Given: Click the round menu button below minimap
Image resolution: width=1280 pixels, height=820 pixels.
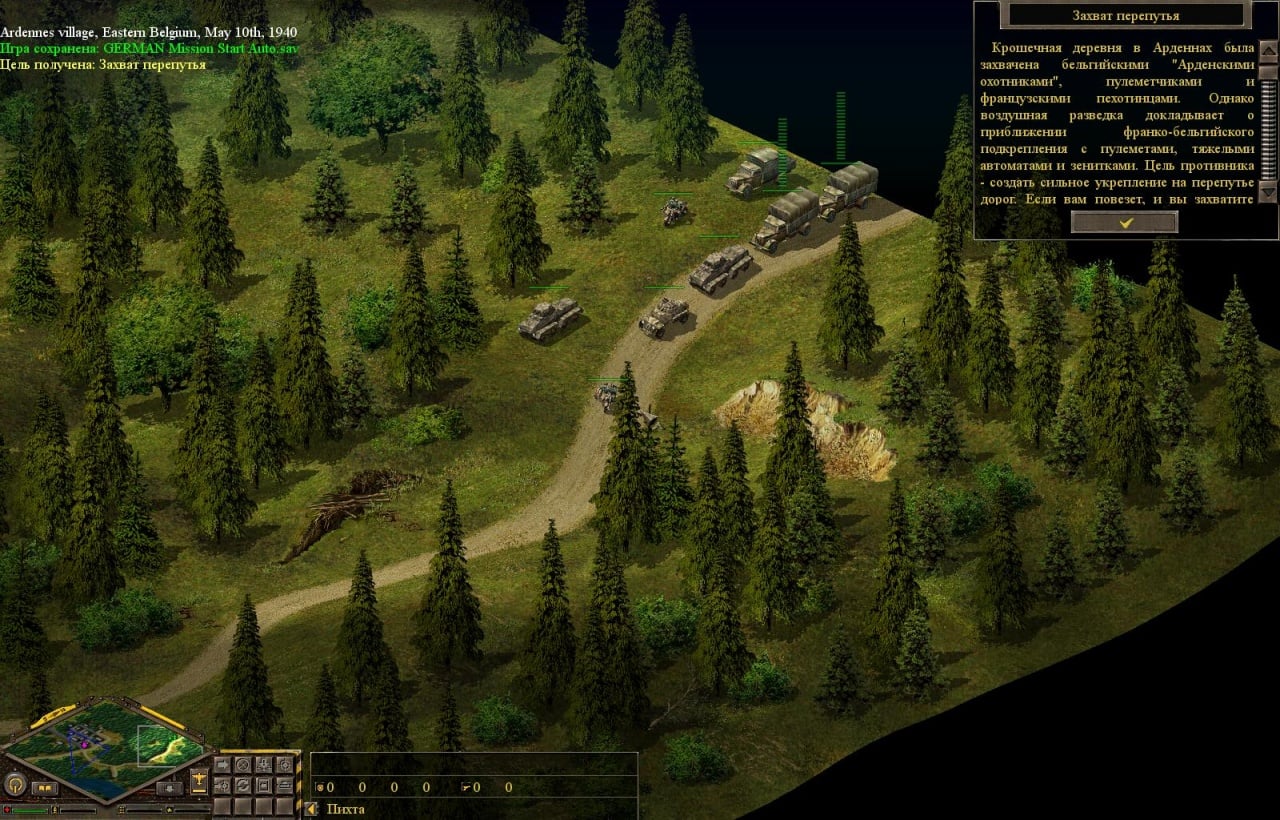Looking at the screenshot, I should click(x=15, y=785).
